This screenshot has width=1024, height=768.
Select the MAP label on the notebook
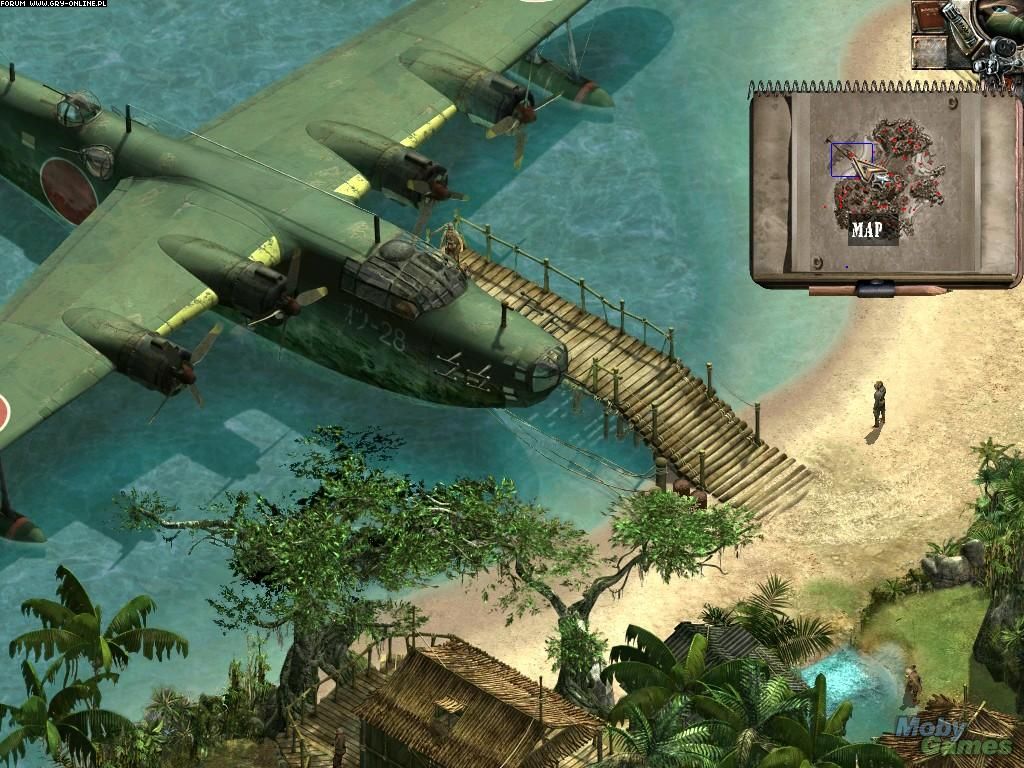click(x=867, y=229)
